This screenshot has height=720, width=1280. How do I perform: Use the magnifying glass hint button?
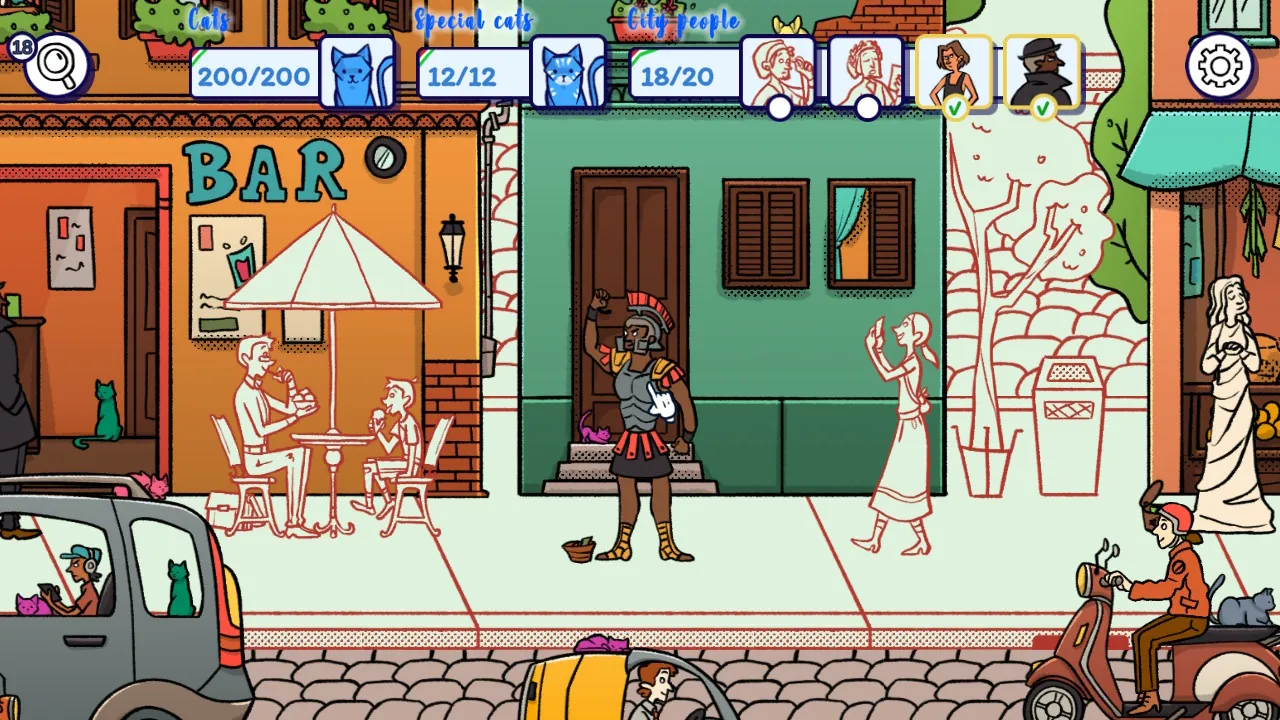tap(57, 66)
